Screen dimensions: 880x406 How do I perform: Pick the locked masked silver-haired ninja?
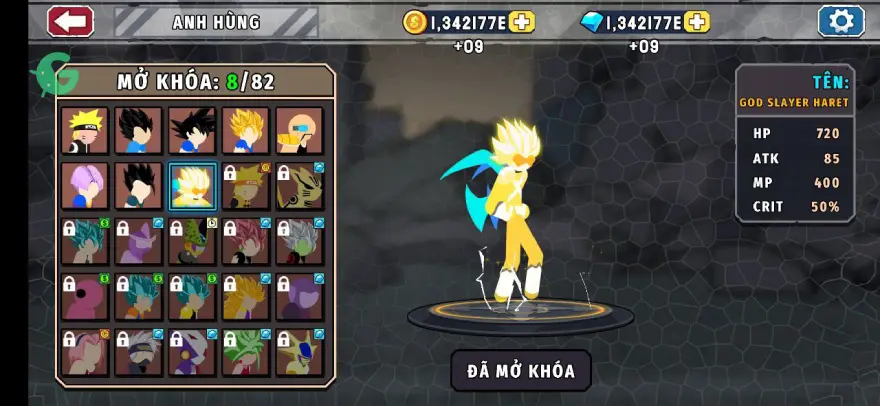click(139, 352)
